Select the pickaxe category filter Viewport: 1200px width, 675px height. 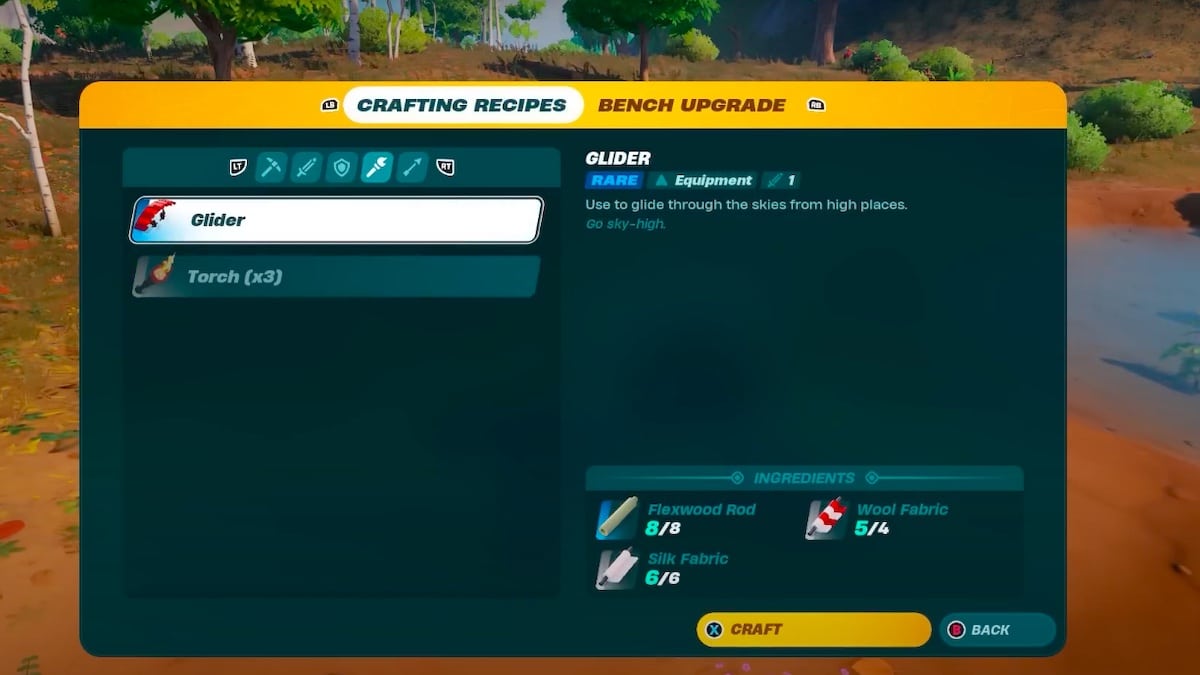coord(271,168)
